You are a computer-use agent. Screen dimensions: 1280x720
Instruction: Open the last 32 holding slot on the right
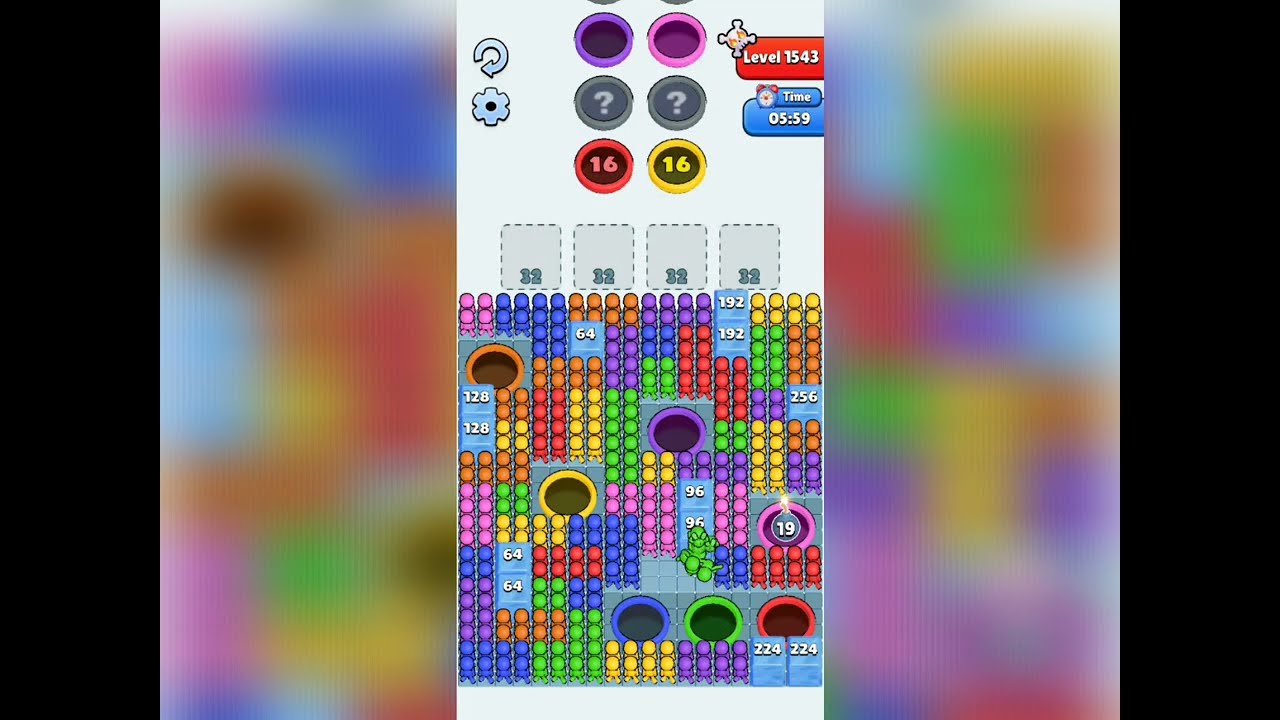tap(749, 257)
